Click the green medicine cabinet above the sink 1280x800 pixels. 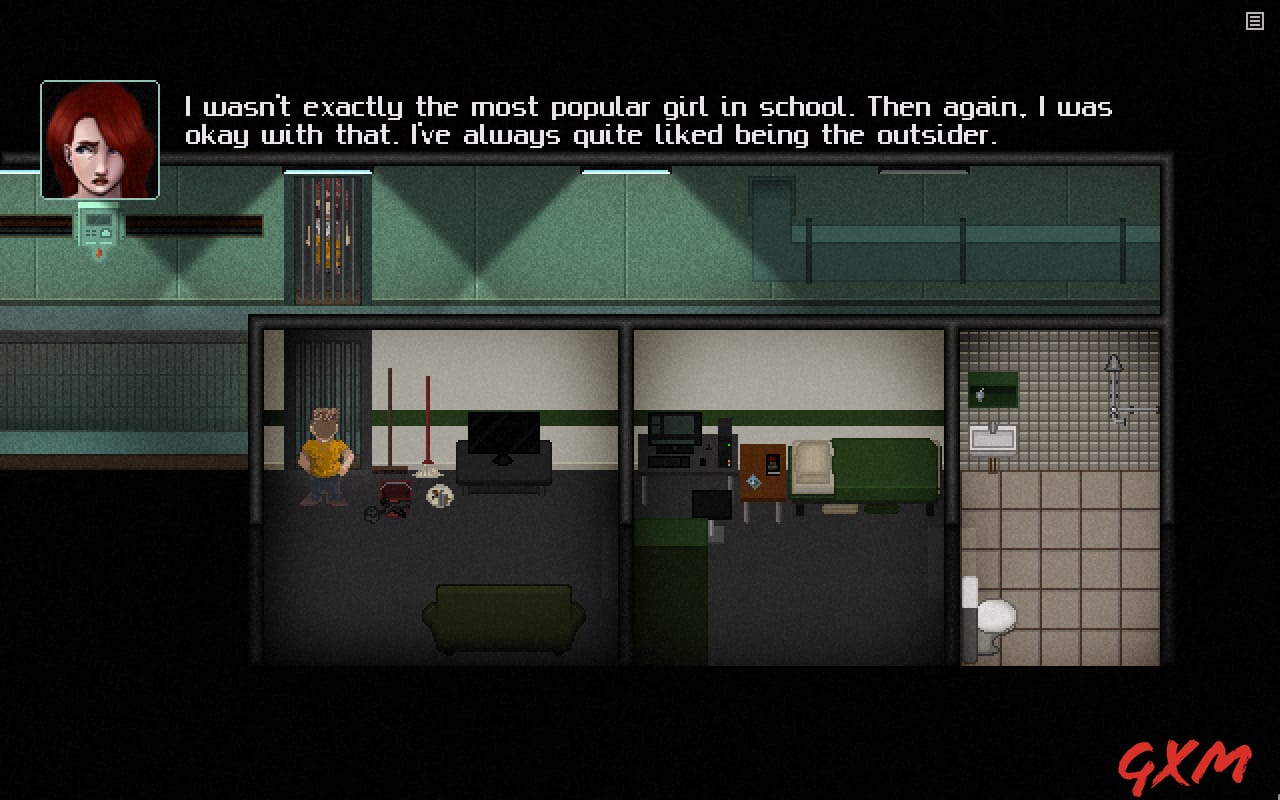(993, 388)
